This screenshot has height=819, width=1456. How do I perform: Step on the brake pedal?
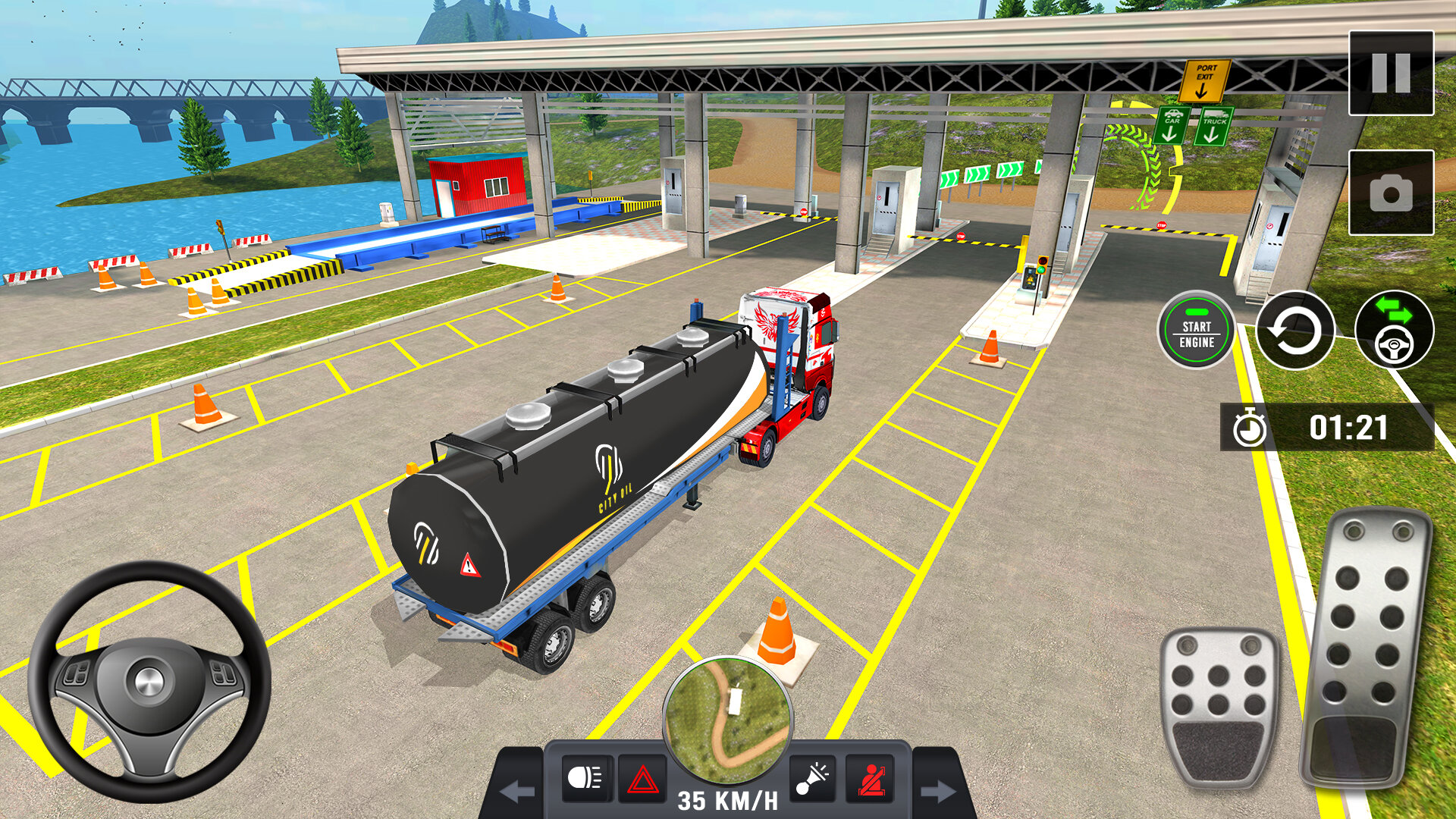coord(1219,705)
